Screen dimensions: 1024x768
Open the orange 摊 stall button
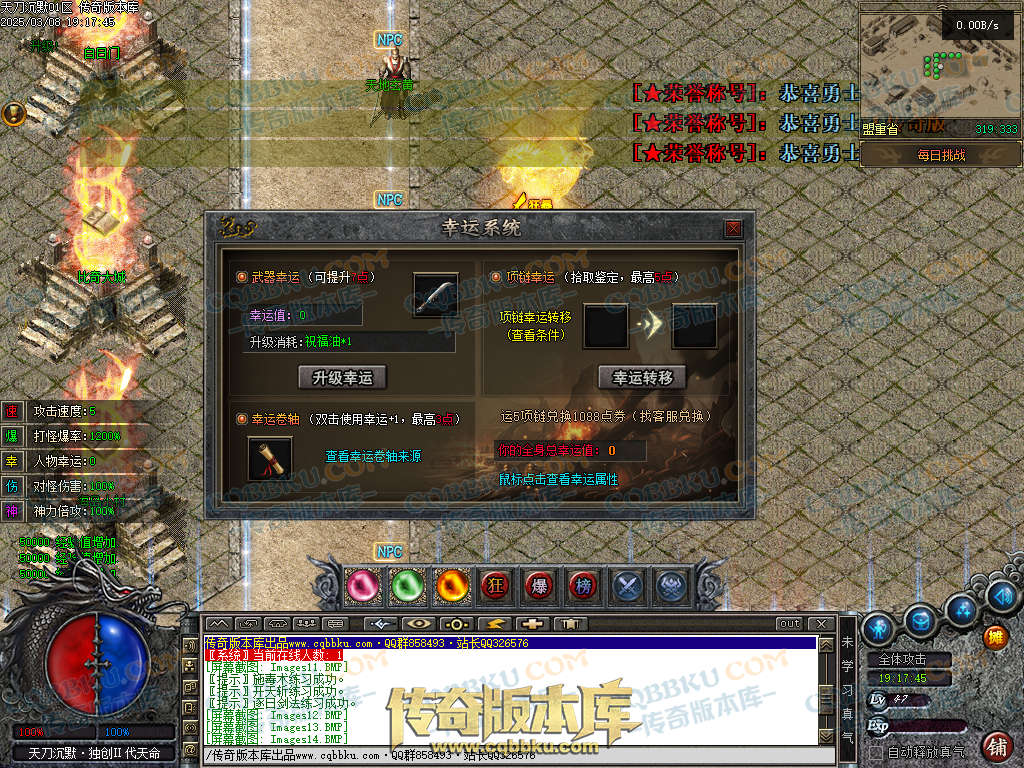coord(995,636)
